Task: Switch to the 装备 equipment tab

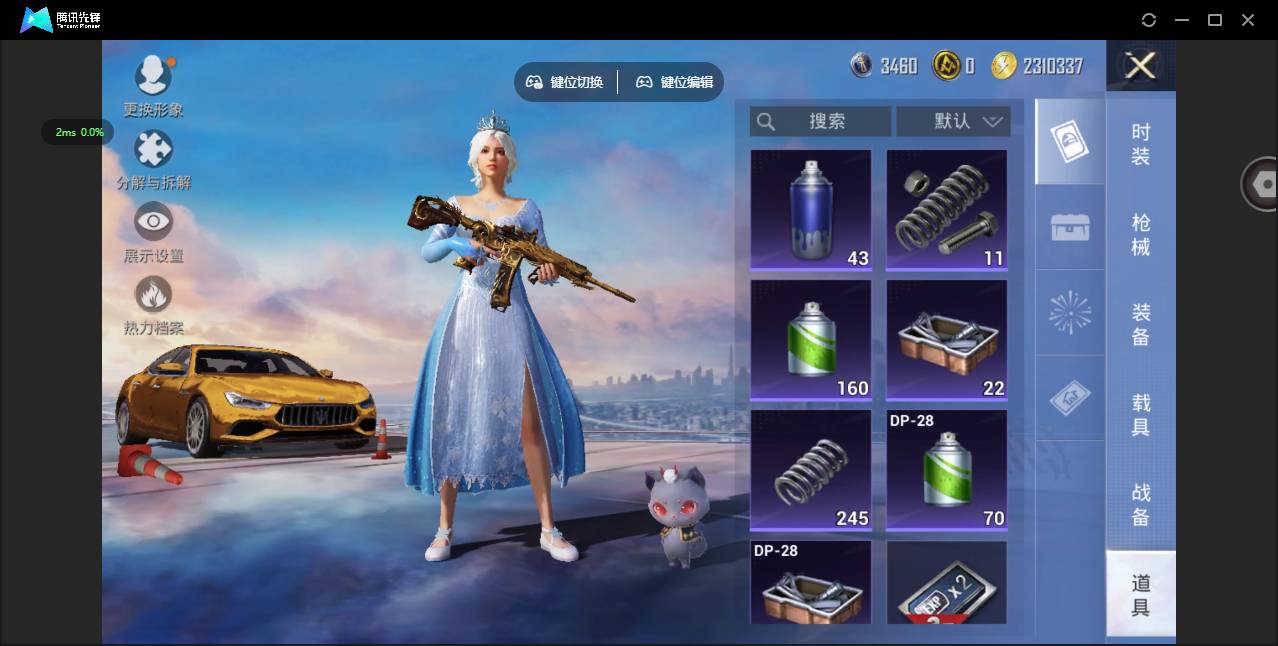Action: (1140, 324)
